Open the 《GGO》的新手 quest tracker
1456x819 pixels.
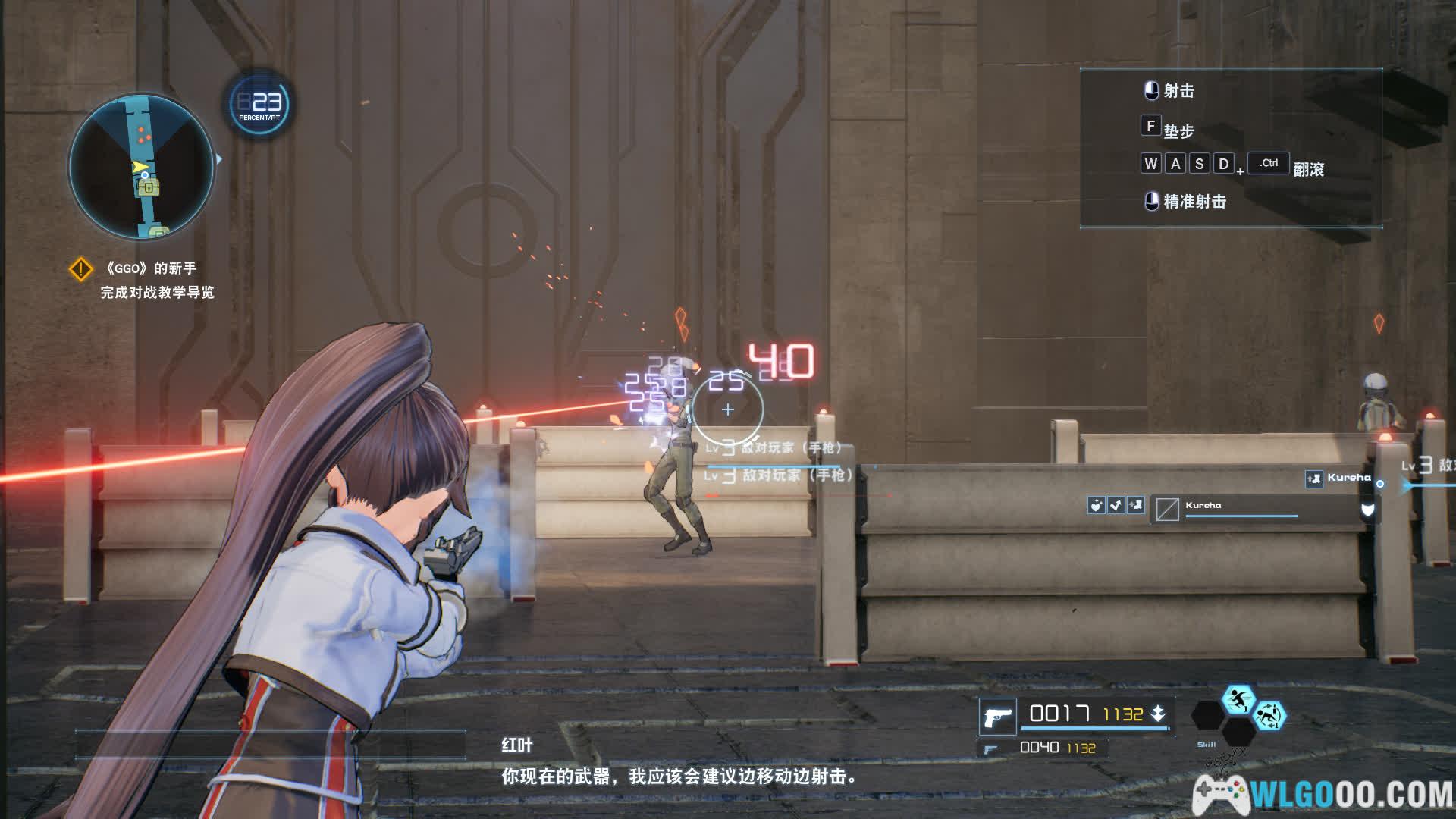pyautogui.click(x=152, y=268)
